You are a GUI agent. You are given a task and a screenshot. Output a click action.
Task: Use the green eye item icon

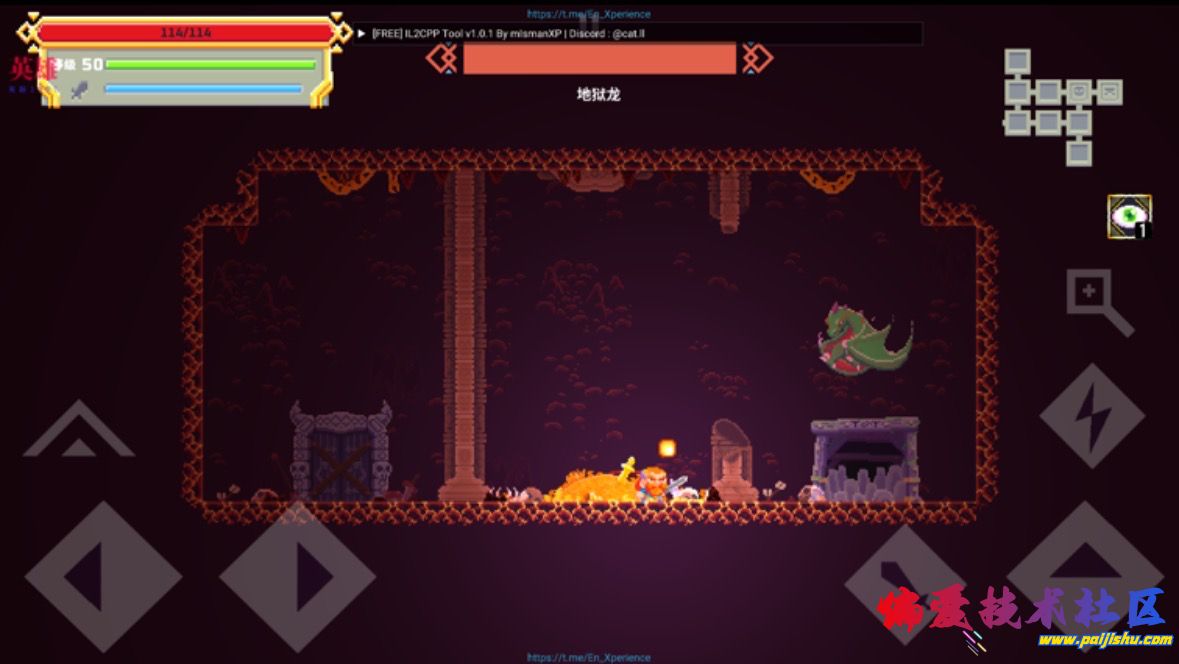click(1129, 216)
